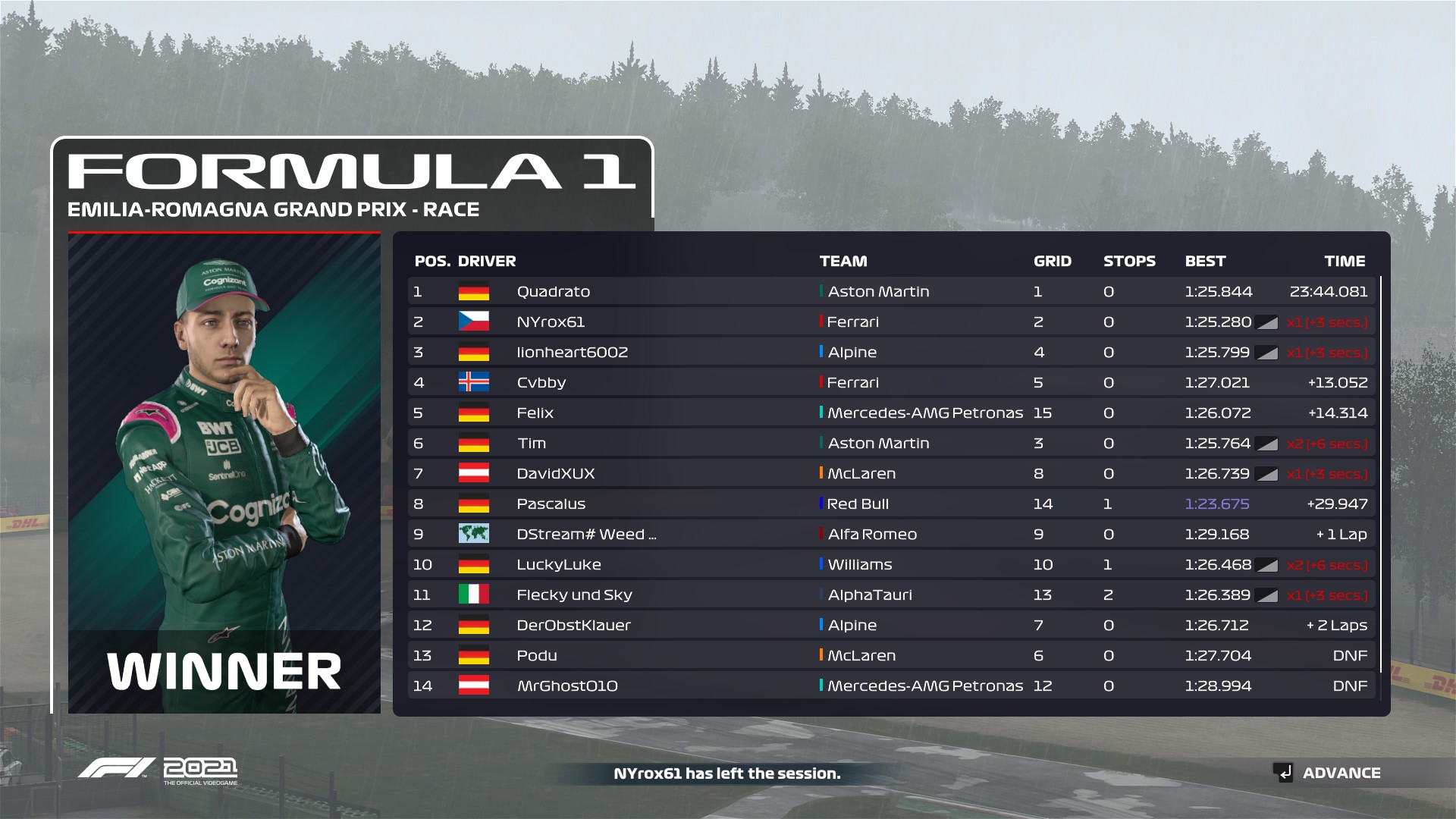Highlight Flecky und Sky's AlphaTauri row
The image size is (1456, 819).
[x=891, y=595]
